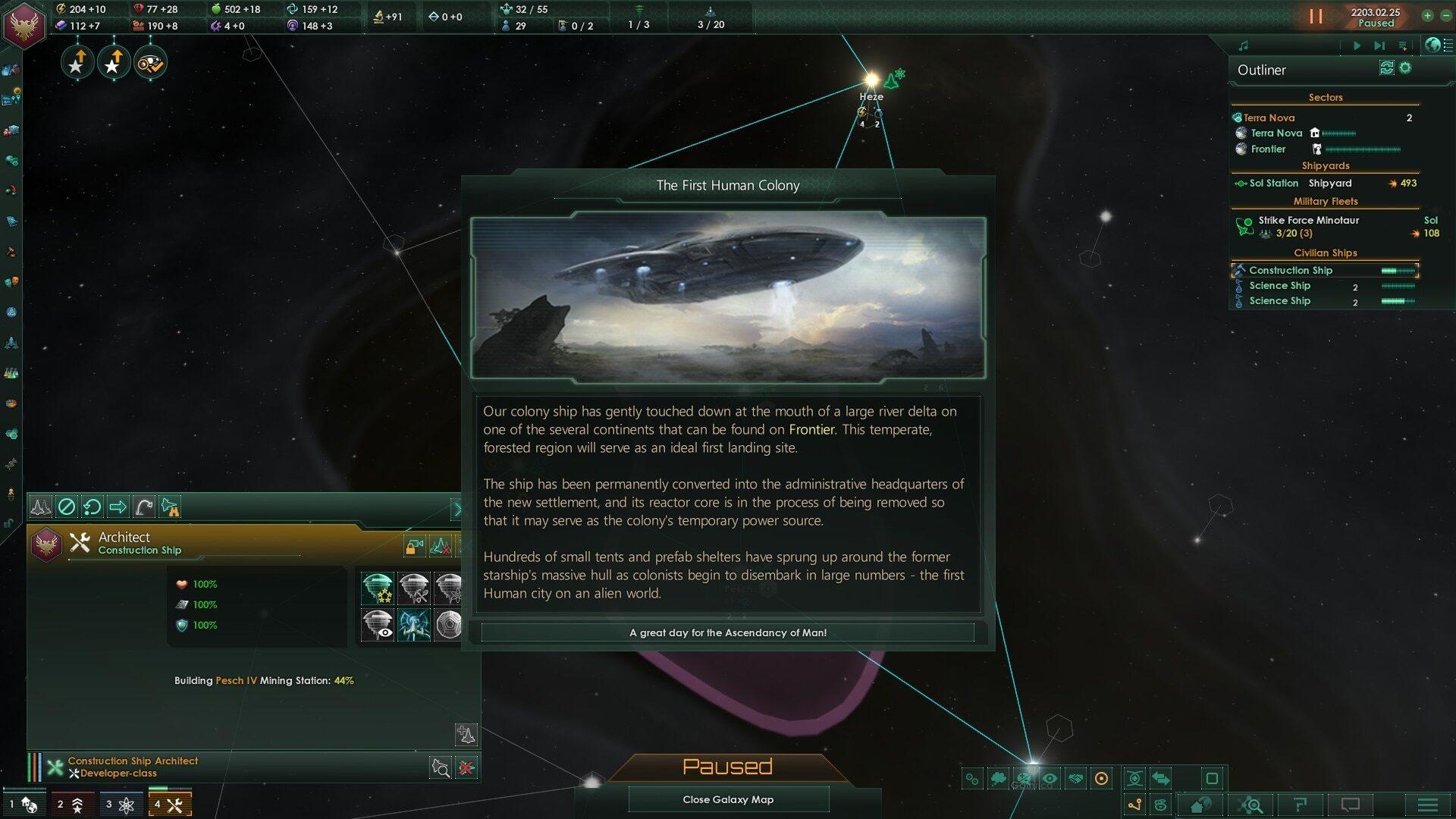Select control group 4 construction tab

(x=169, y=805)
